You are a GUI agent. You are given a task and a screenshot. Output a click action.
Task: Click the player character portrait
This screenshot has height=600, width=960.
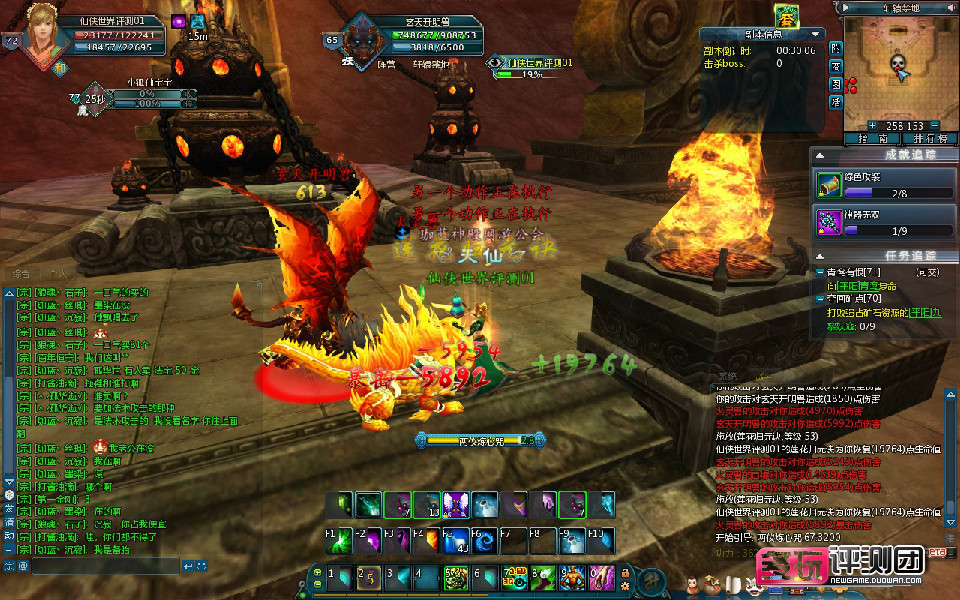coord(42,35)
